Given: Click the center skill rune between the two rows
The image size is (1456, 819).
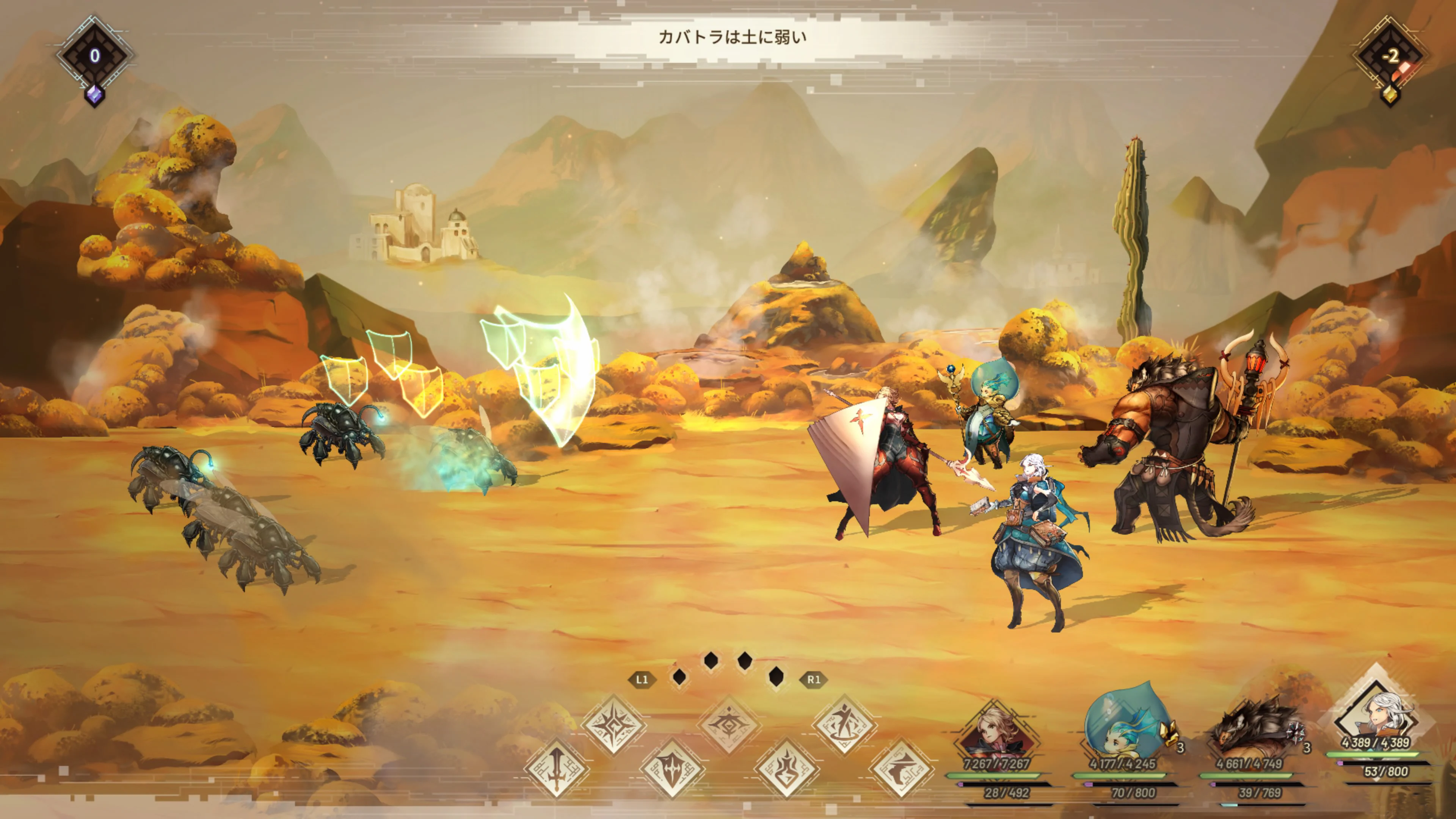Looking at the screenshot, I should pos(730,723).
